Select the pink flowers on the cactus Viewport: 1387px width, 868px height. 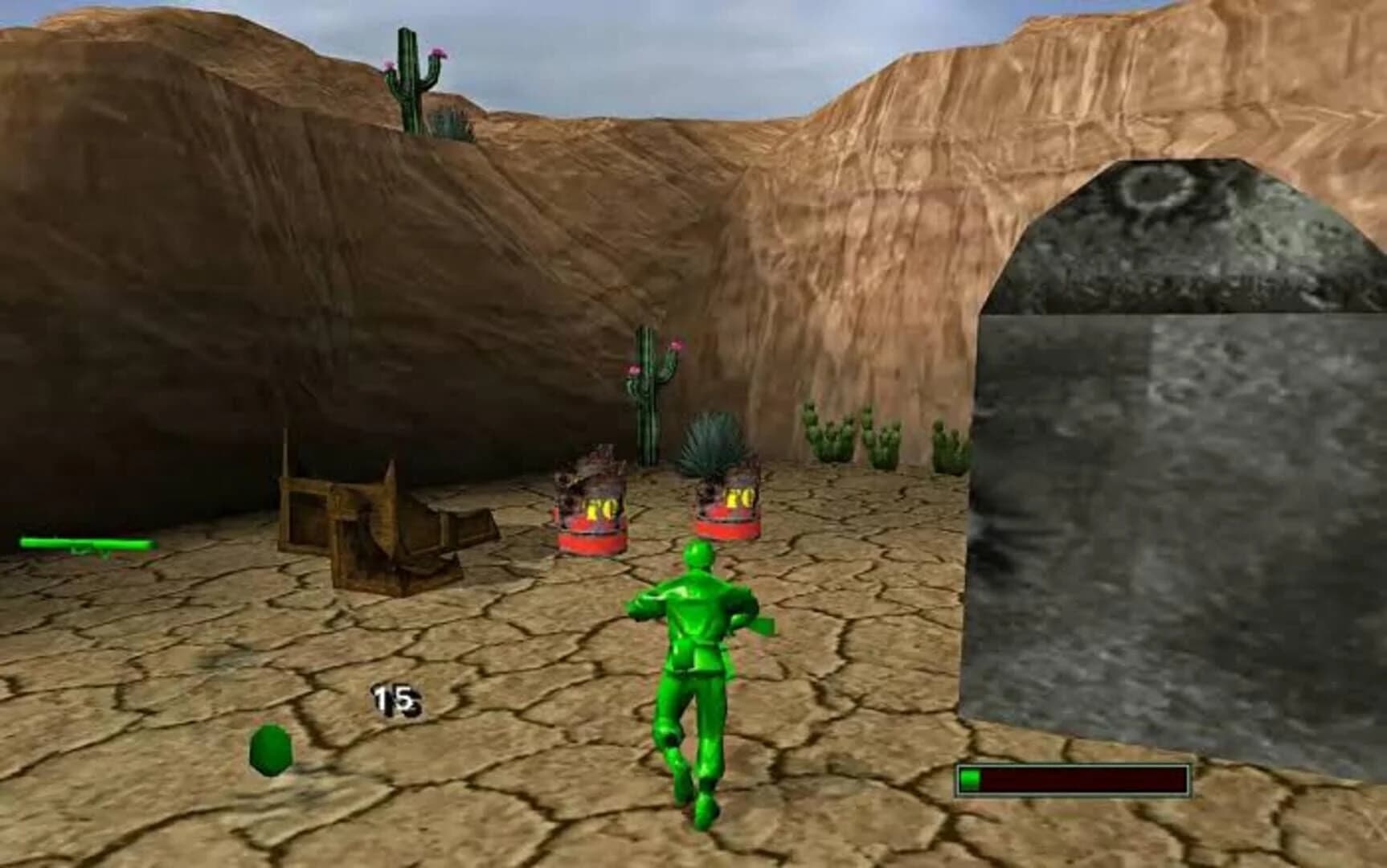(x=675, y=346)
